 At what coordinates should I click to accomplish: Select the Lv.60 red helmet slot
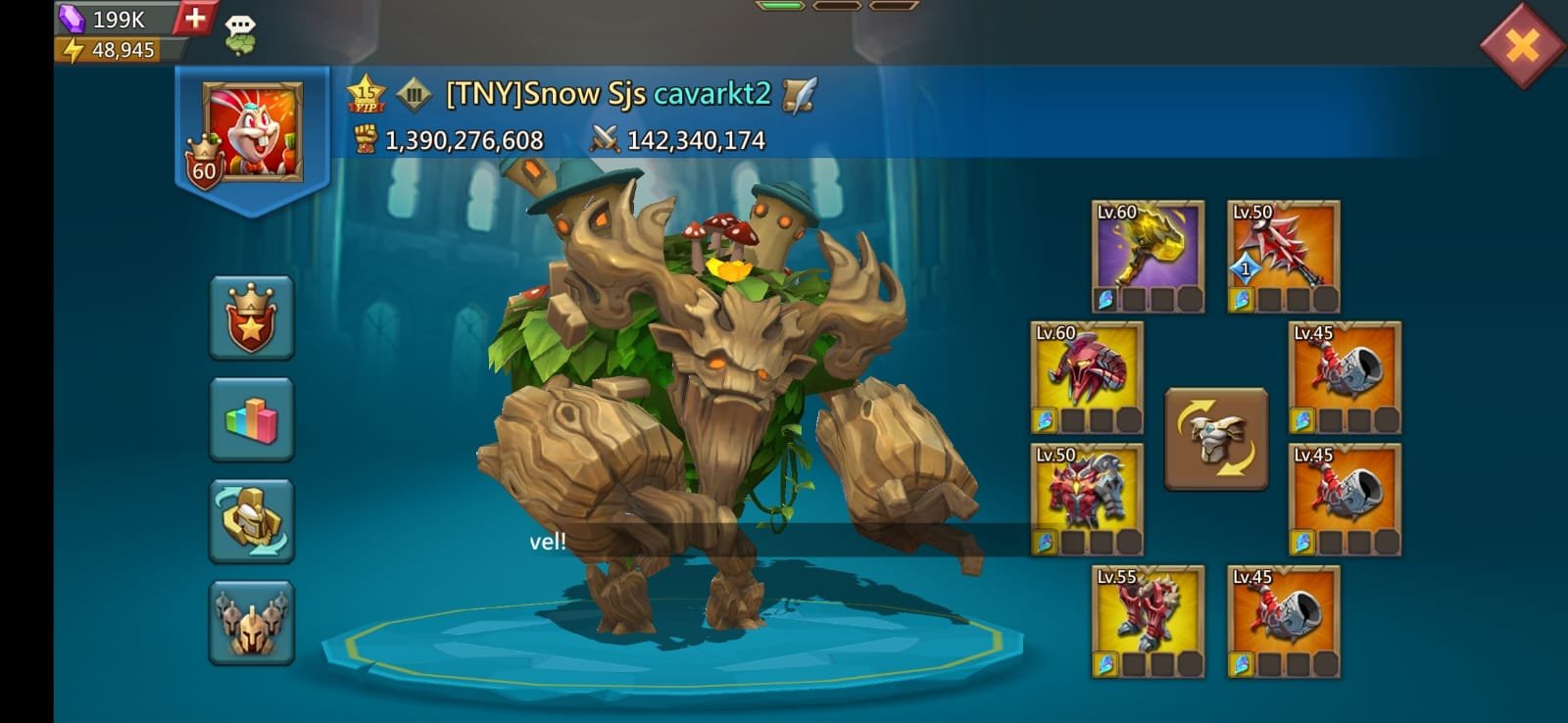[x=1087, y=378]
